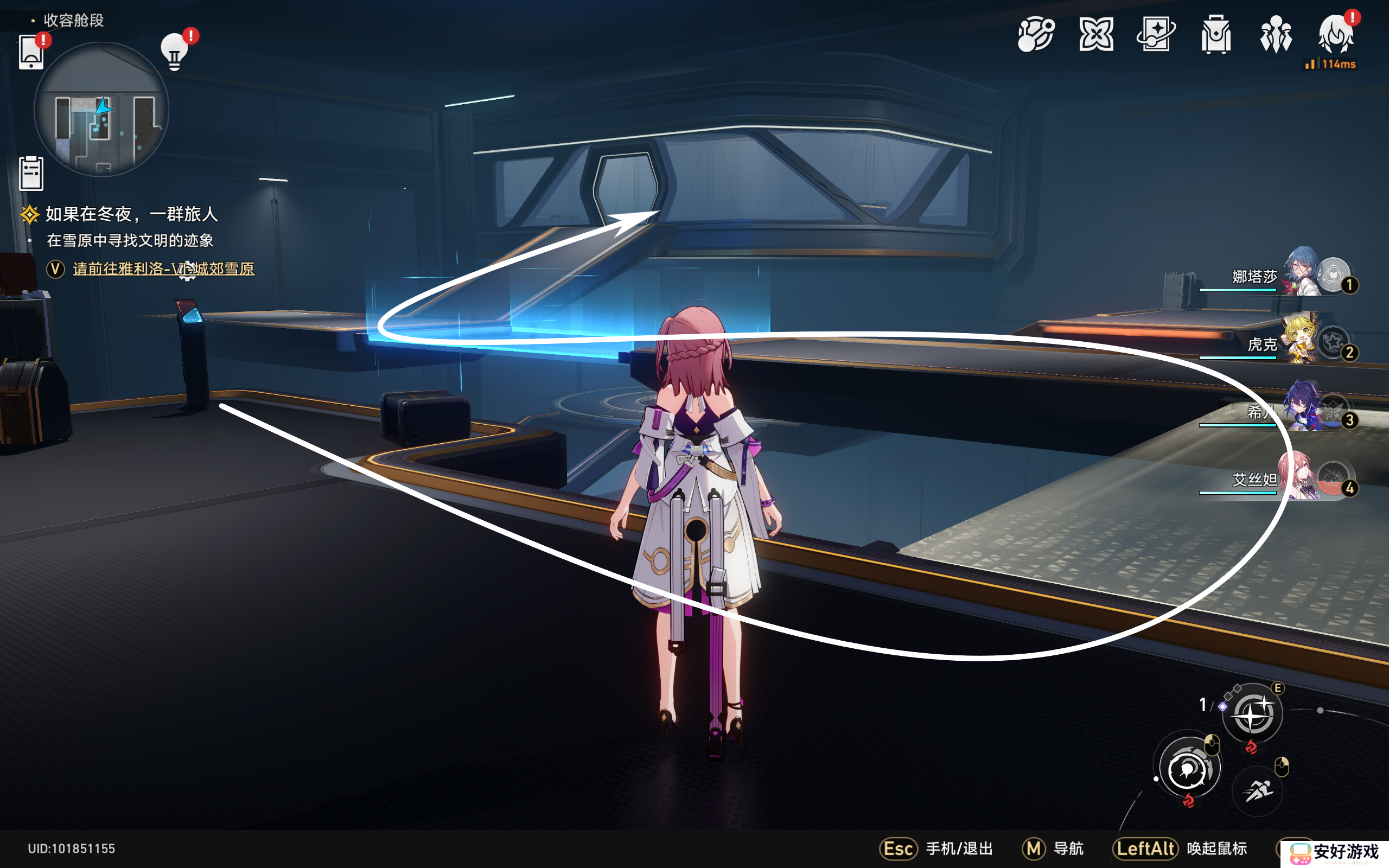Open the backpack inventory
This screenshot has width=1389, height=868.
(x=1216, y=35)
